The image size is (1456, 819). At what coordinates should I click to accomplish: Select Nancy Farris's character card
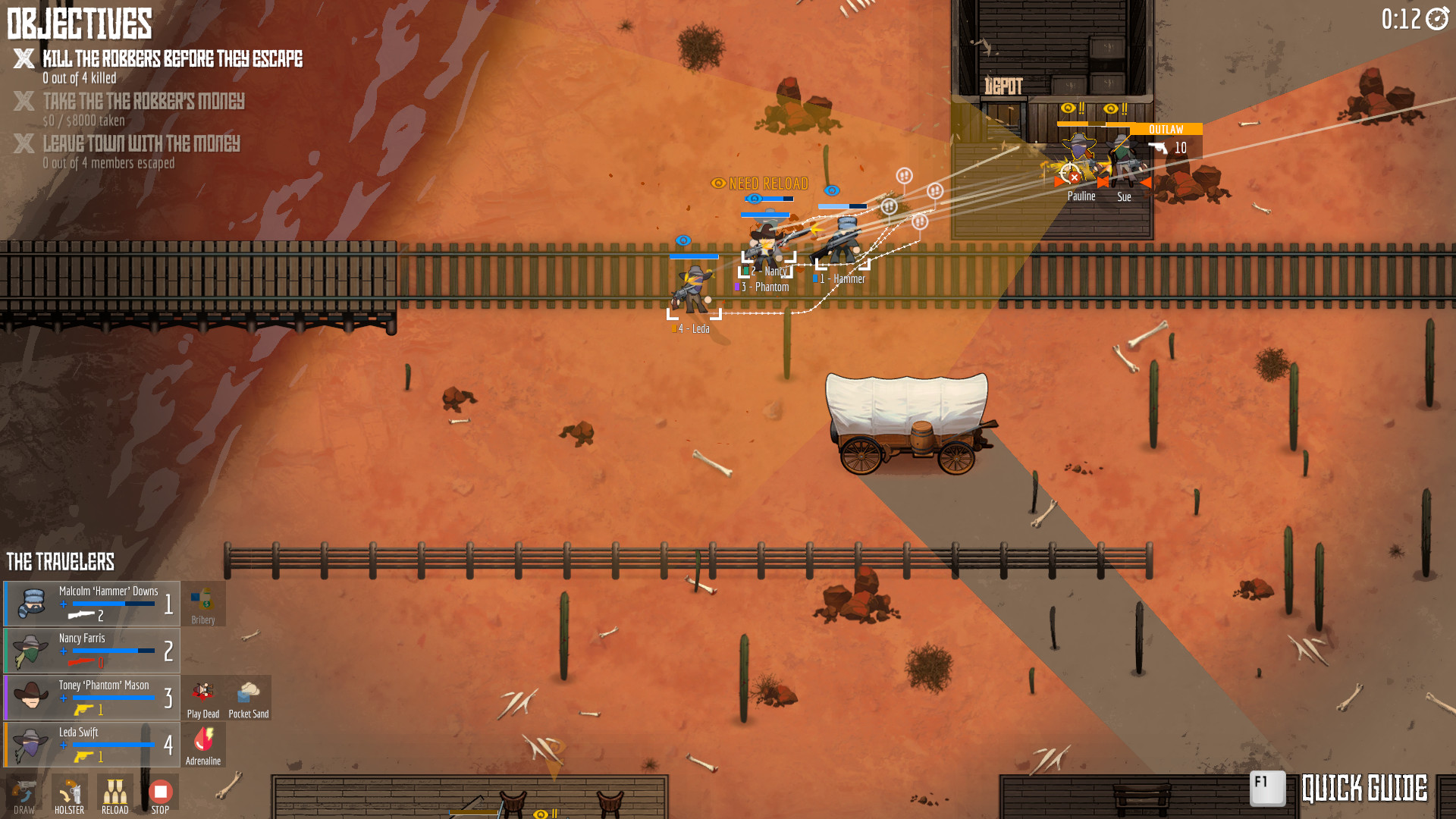pyautogui.click(x=91, y=650)
